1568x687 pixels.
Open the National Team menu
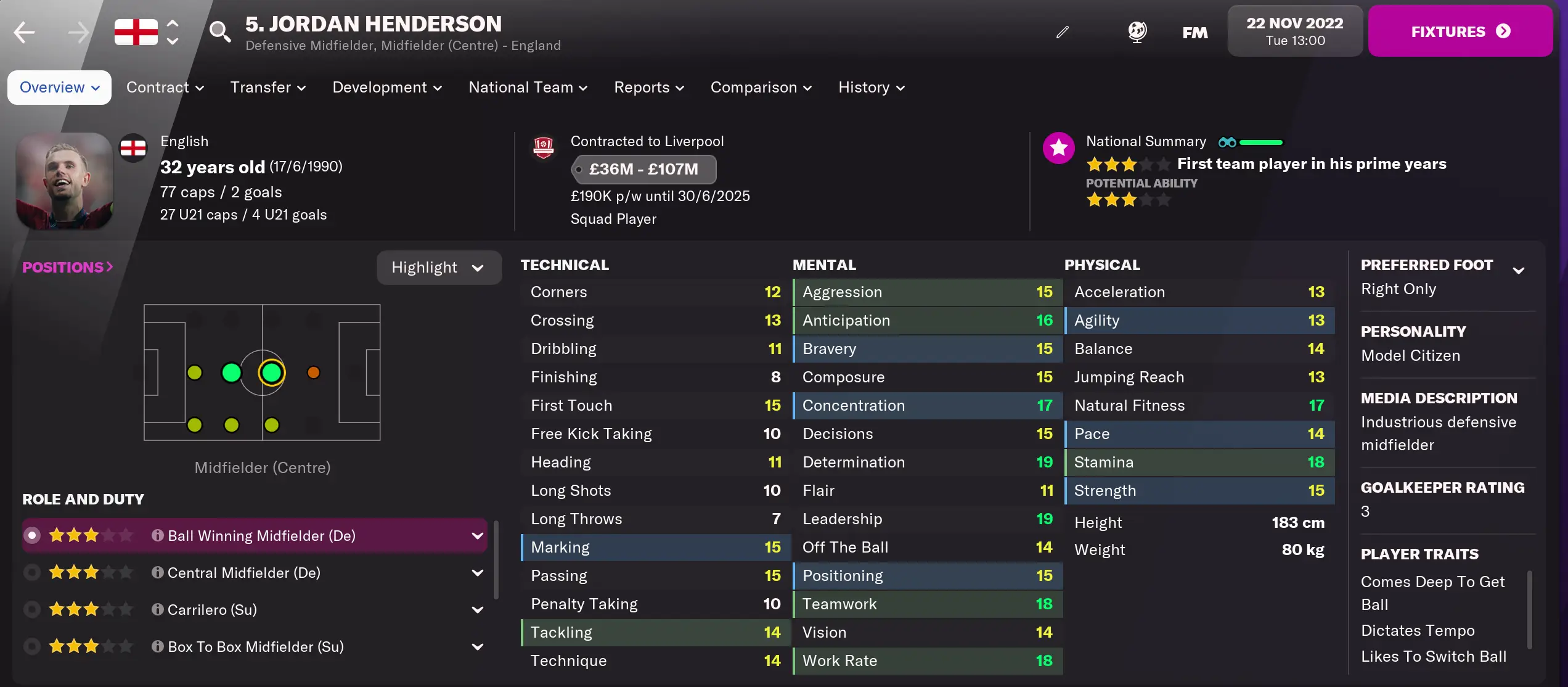pos(527,87)
